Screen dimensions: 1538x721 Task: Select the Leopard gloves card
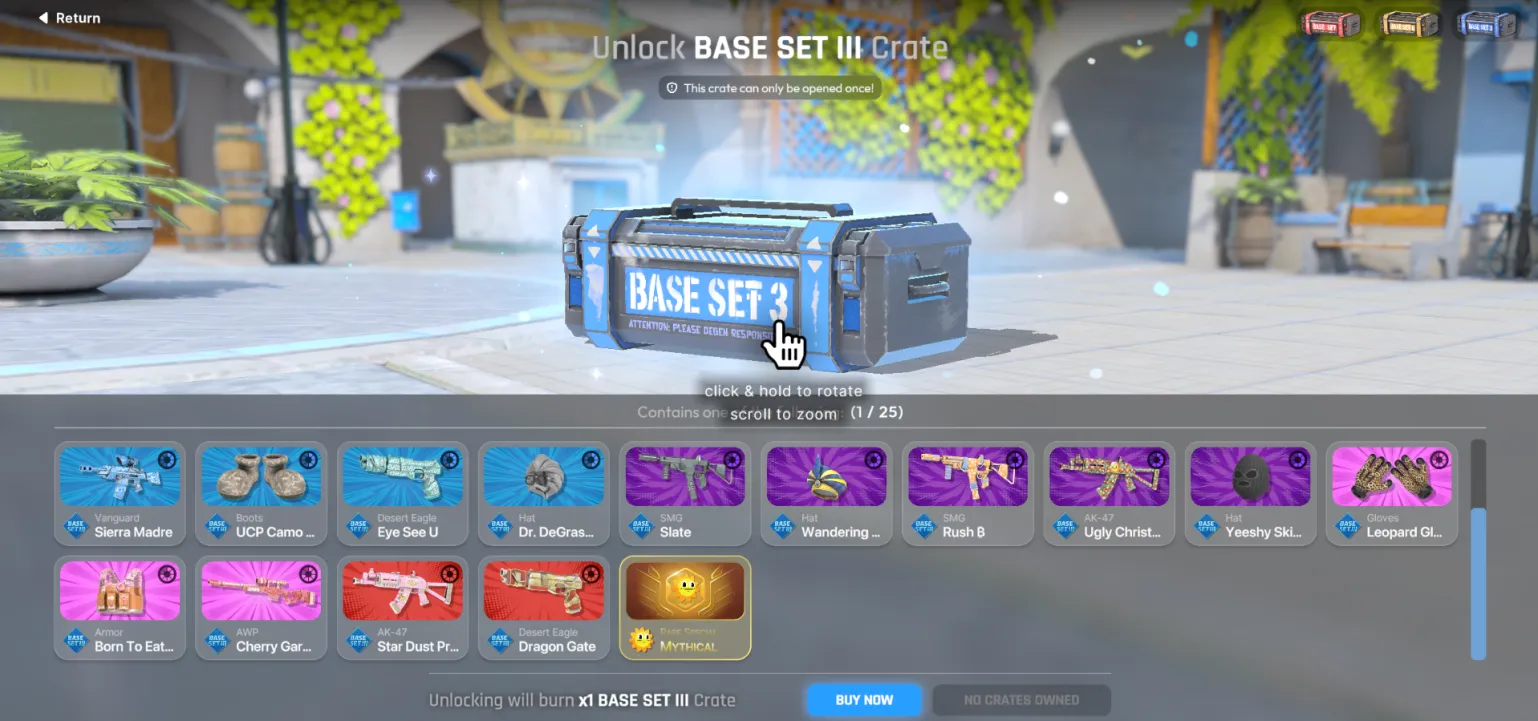(x=1392, y=494)
